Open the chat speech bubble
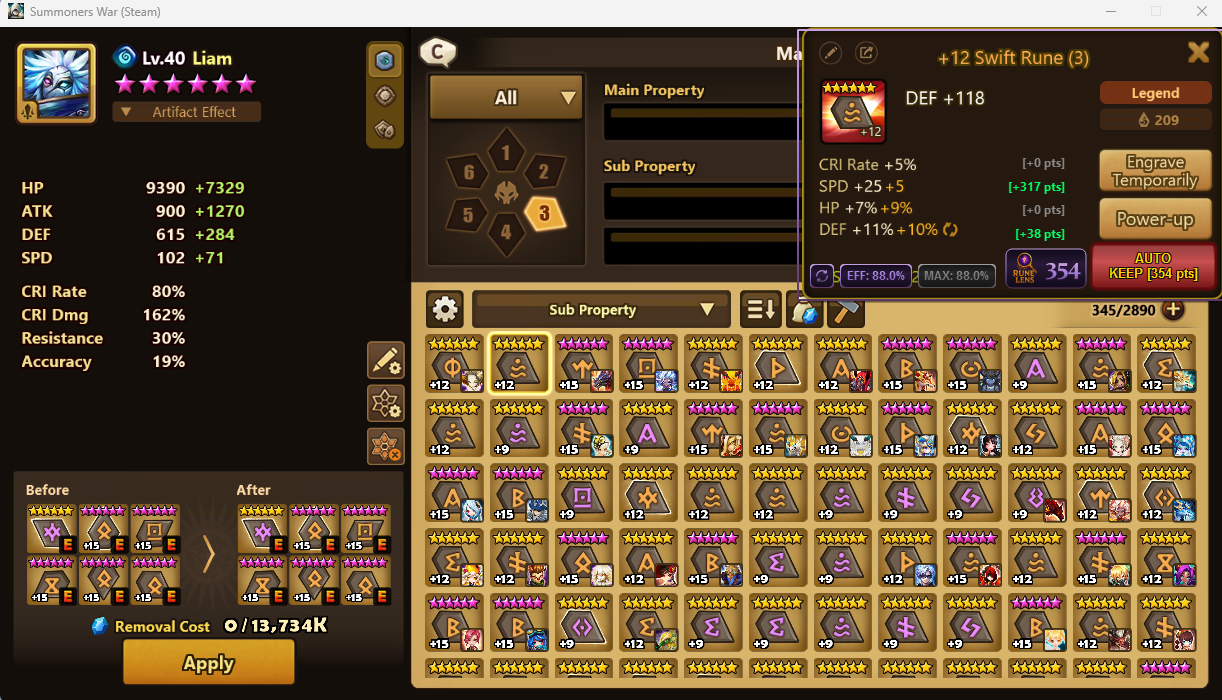1222x700 pixels. (x=438, y=52)
